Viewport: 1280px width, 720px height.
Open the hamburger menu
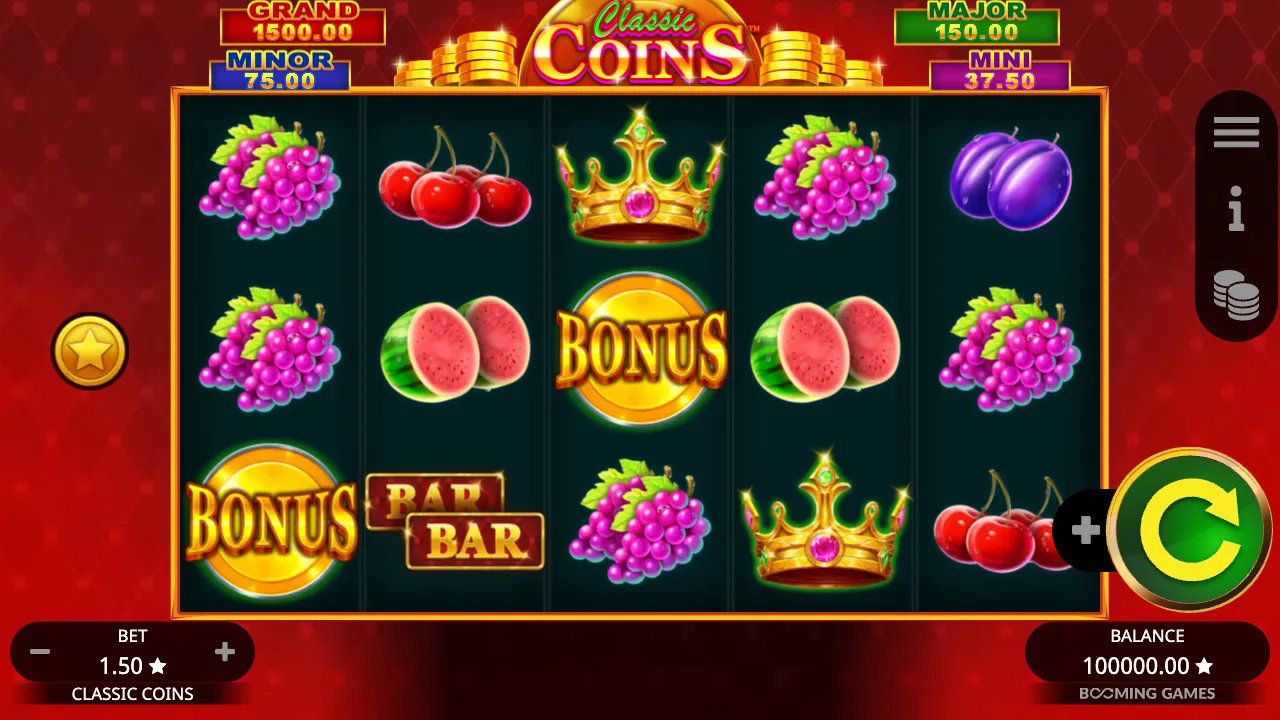click(x=1236, y=131)
